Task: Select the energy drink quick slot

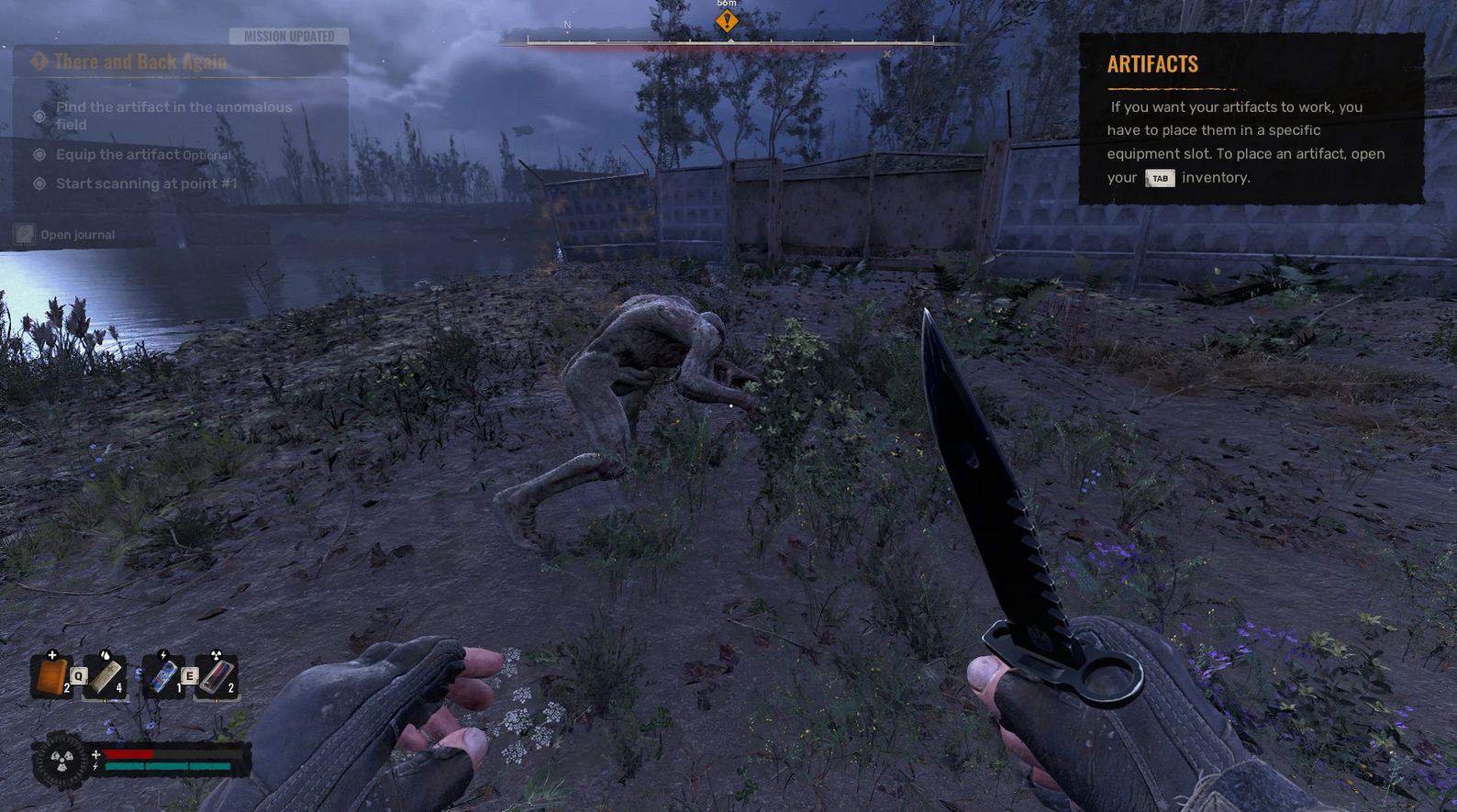Action: (163, 677)
